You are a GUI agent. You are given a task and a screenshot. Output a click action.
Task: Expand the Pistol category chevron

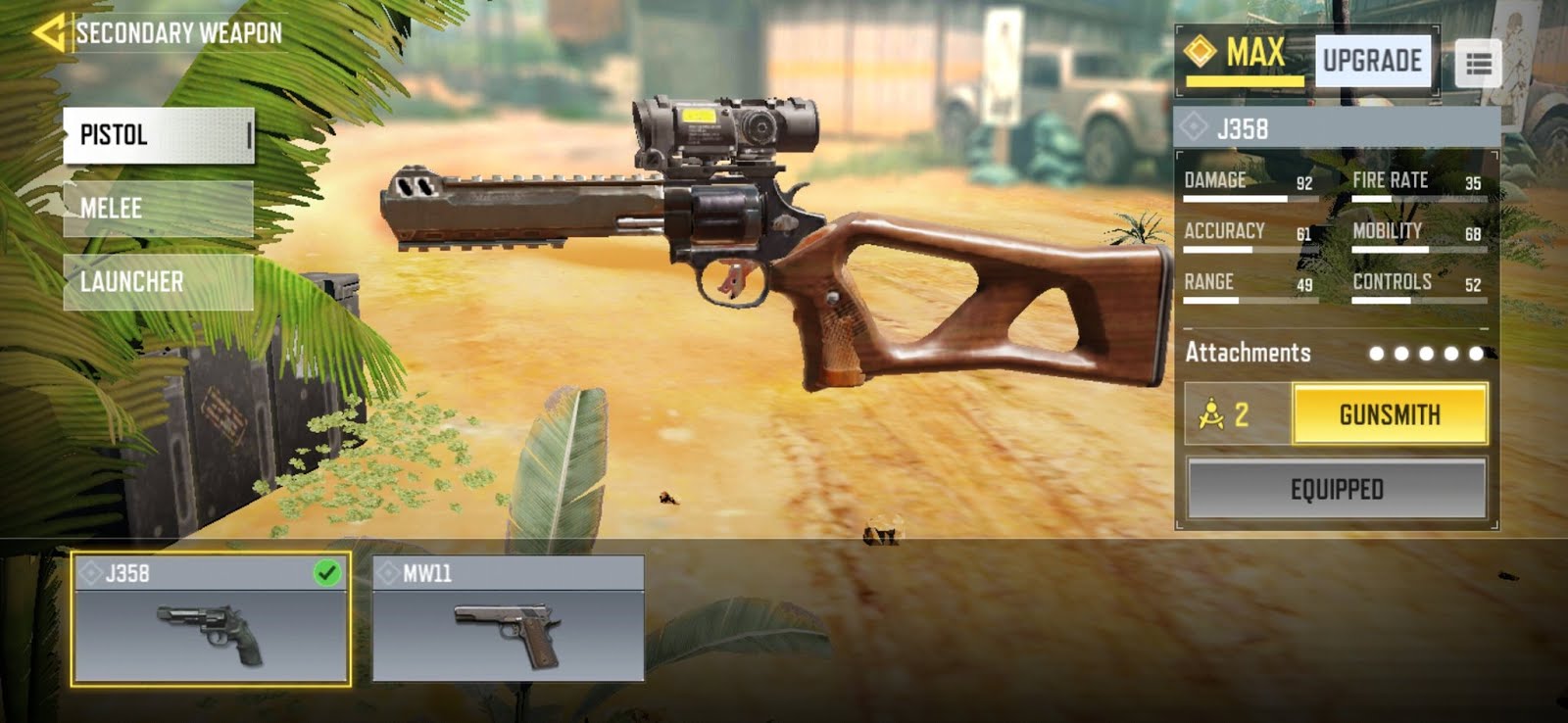(248, 134)
